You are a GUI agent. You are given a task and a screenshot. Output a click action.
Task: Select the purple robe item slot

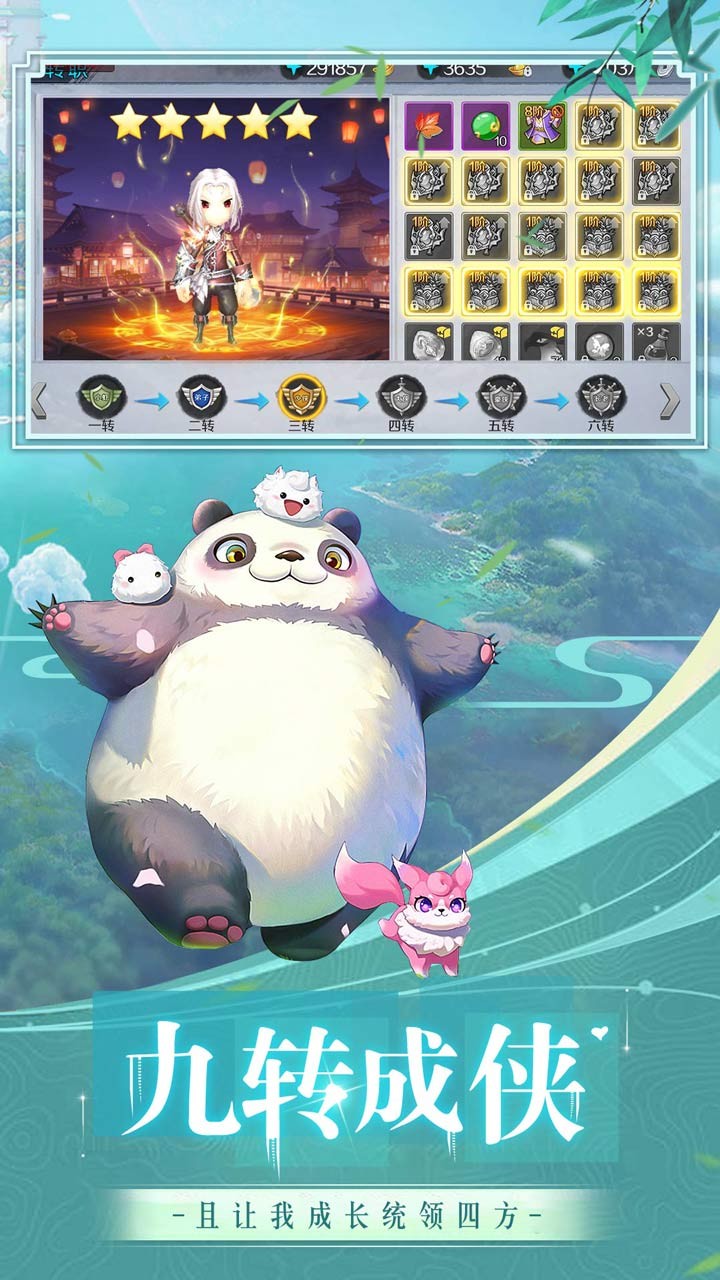click(x=543, y=126)
